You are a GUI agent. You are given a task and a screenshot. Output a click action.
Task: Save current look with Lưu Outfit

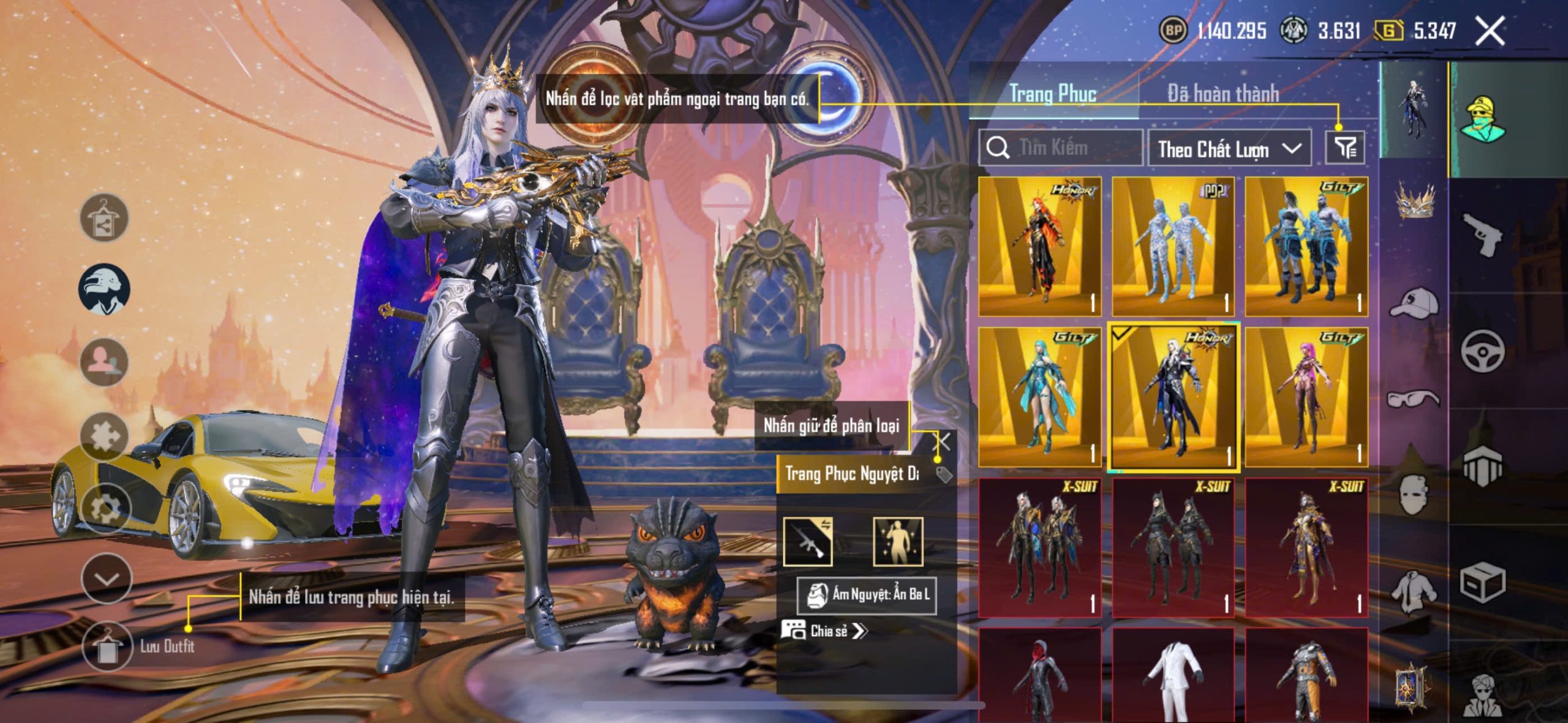pyautogui.click(x=107, y=646)
